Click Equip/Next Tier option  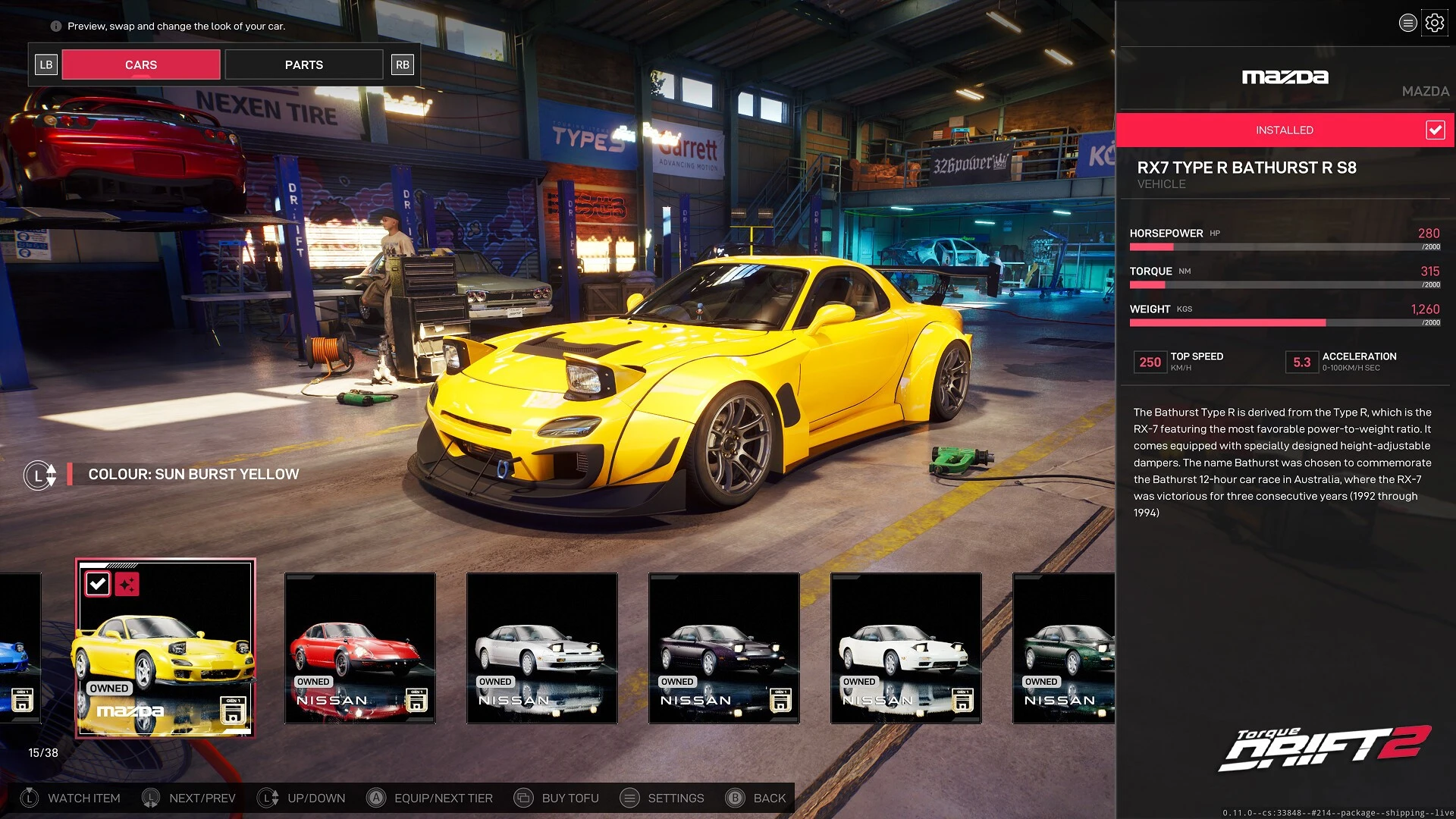click(x=430, y=798)
